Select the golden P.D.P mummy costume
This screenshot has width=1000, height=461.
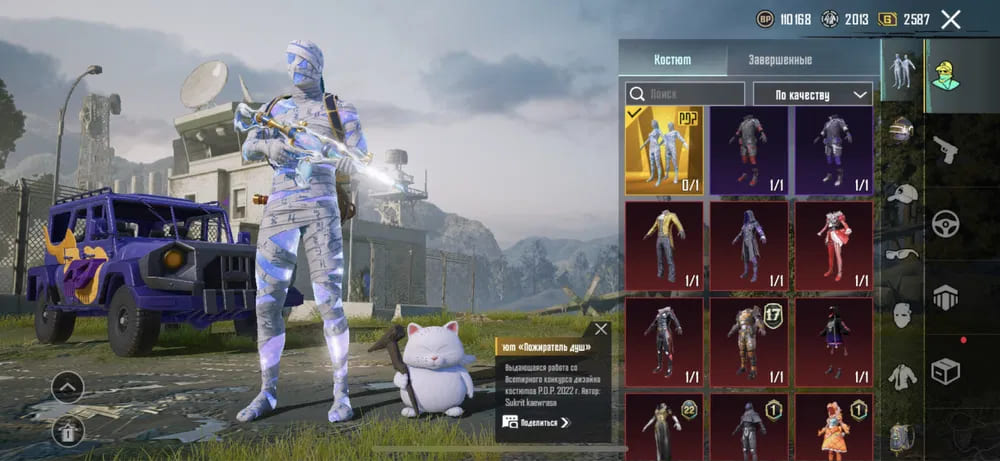[664, 150]
